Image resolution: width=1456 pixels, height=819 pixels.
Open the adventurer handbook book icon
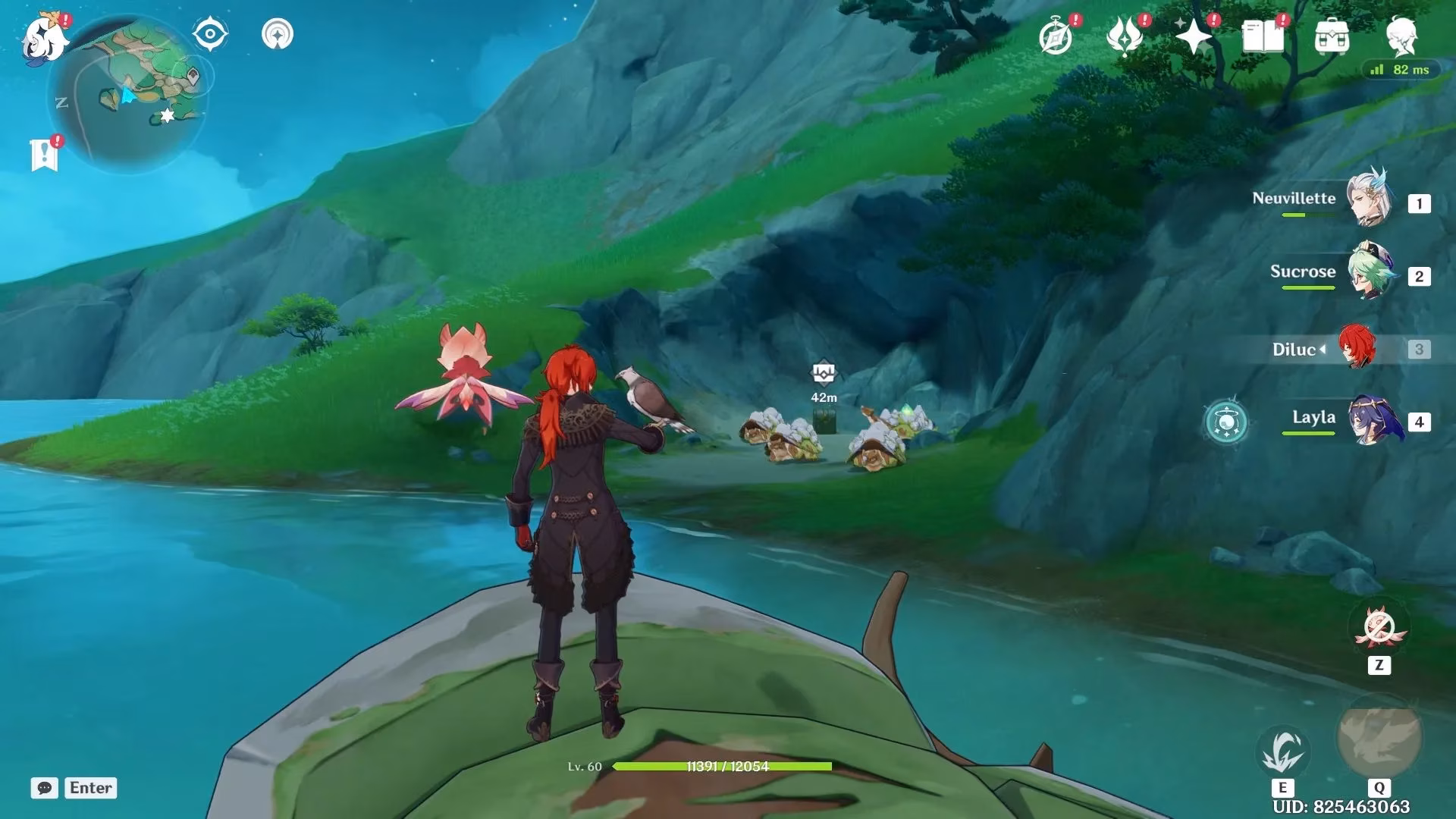point(1263,36)
